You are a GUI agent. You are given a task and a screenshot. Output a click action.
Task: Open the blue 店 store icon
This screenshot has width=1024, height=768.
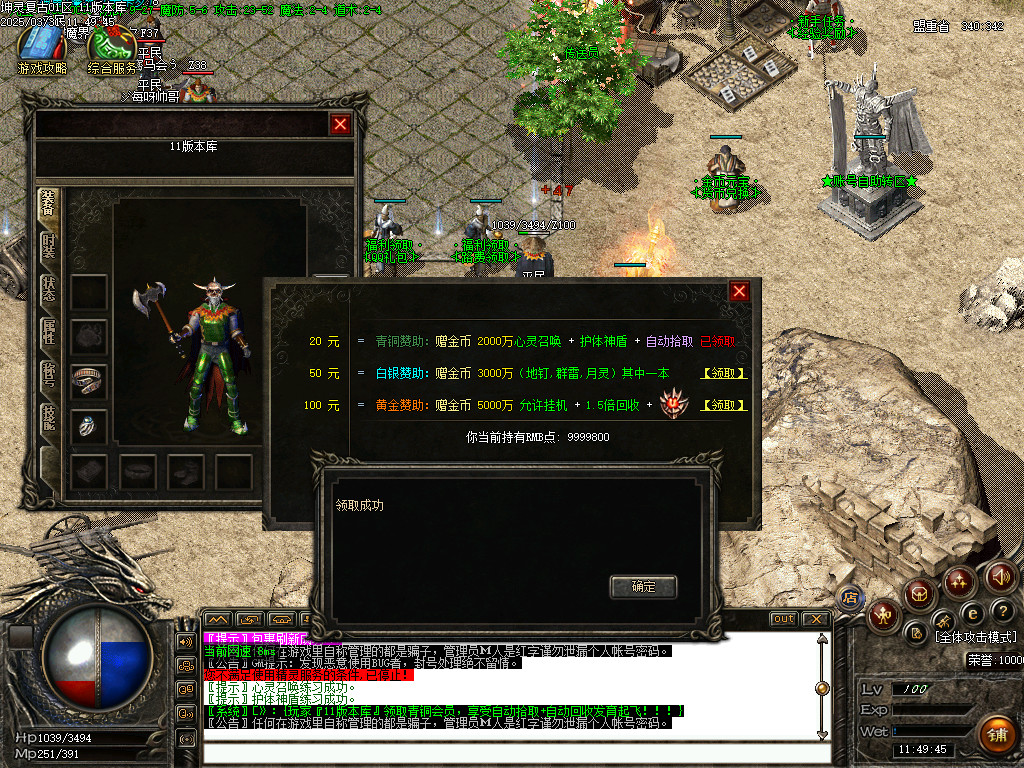[x=850, y=598]
